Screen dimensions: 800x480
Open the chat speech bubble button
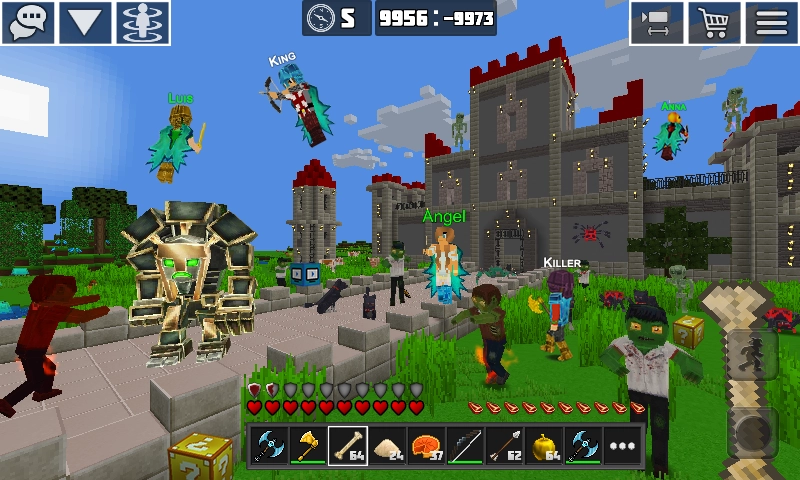pos(28,22)
